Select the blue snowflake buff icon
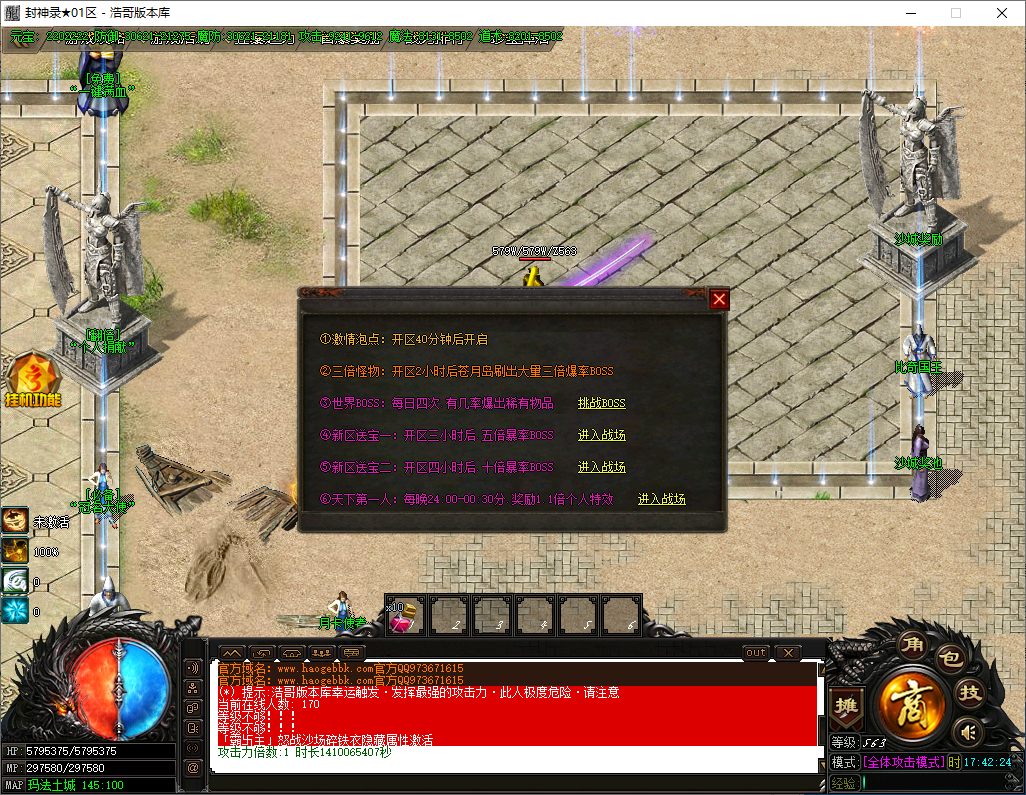Viewport: 1026px width, 795px height. pos(15,610)
